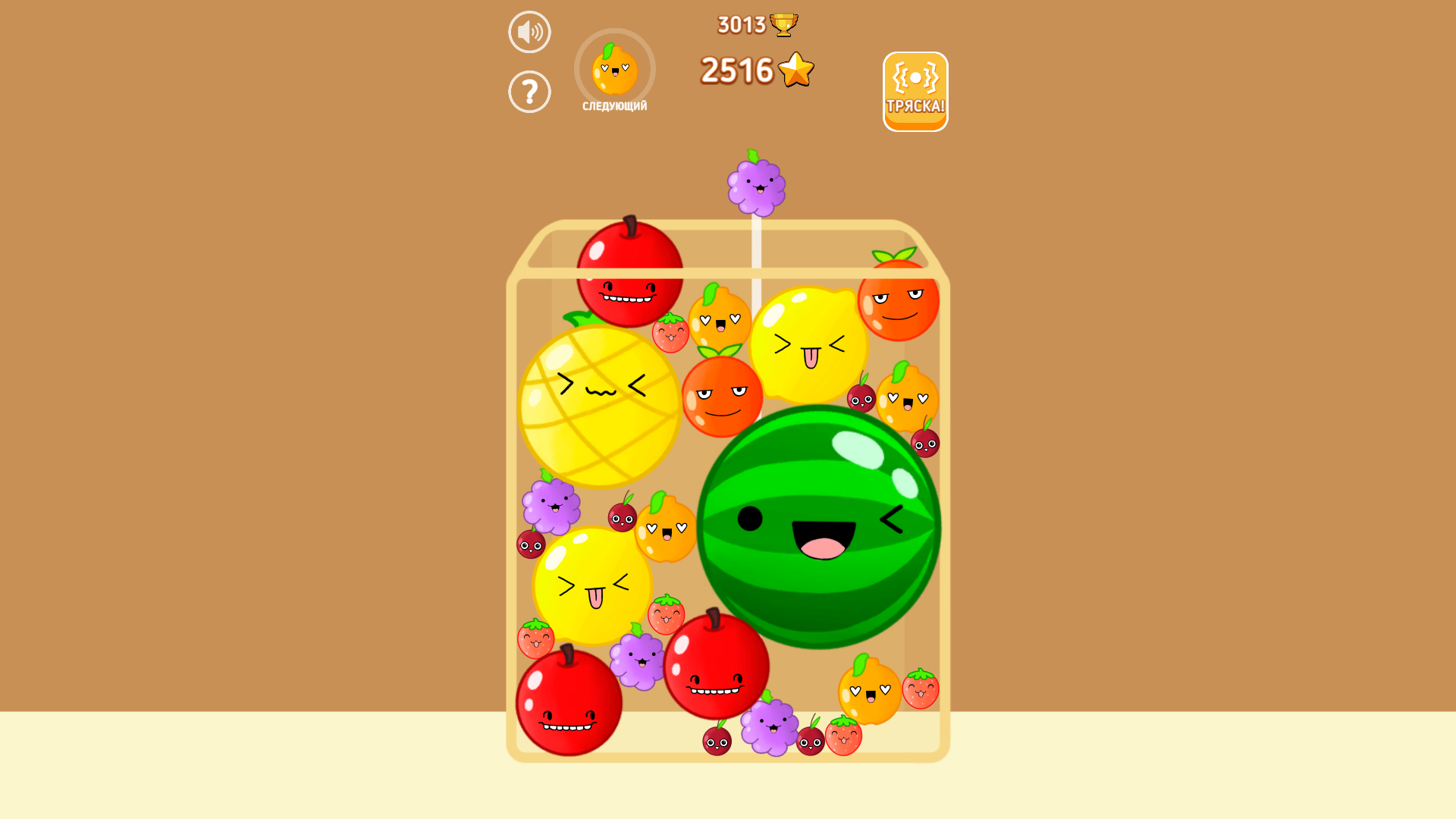
Task: Click the СЛЕДУЮЩИЙ label text
Action: (614, 107)
